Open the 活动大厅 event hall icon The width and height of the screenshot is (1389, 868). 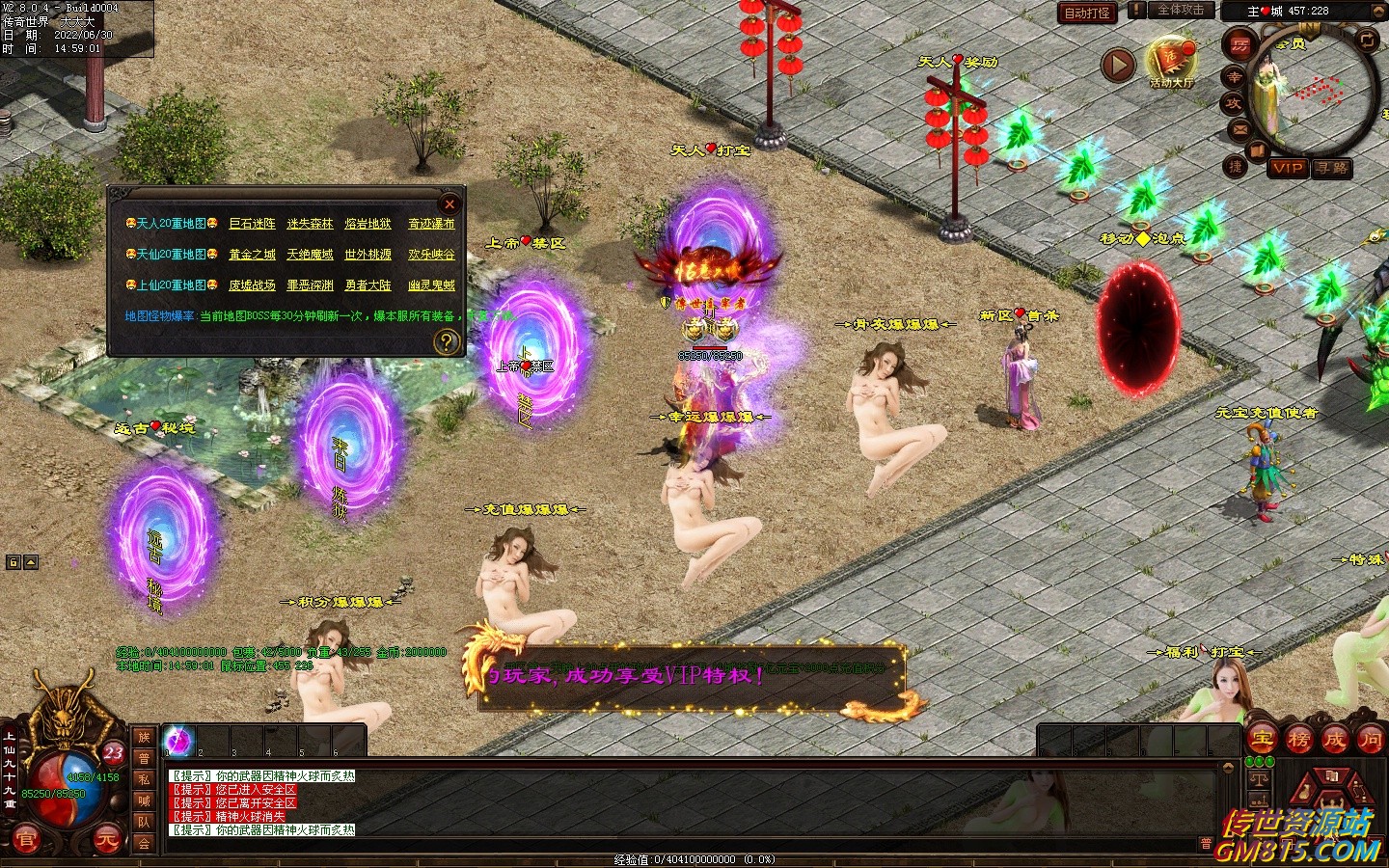pos(1171,60)
